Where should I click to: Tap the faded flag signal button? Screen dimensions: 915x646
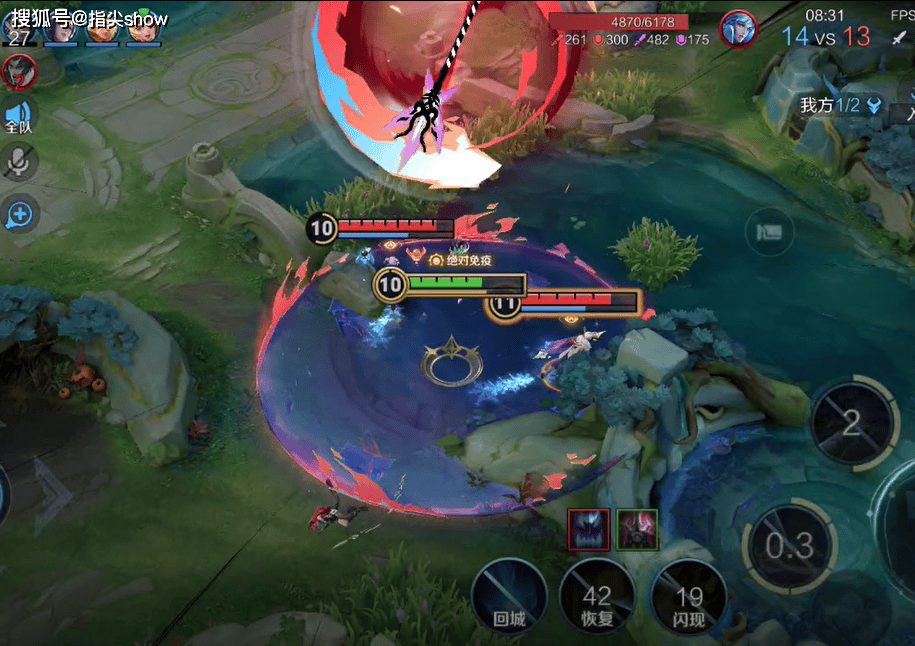(x=769, y=233)
